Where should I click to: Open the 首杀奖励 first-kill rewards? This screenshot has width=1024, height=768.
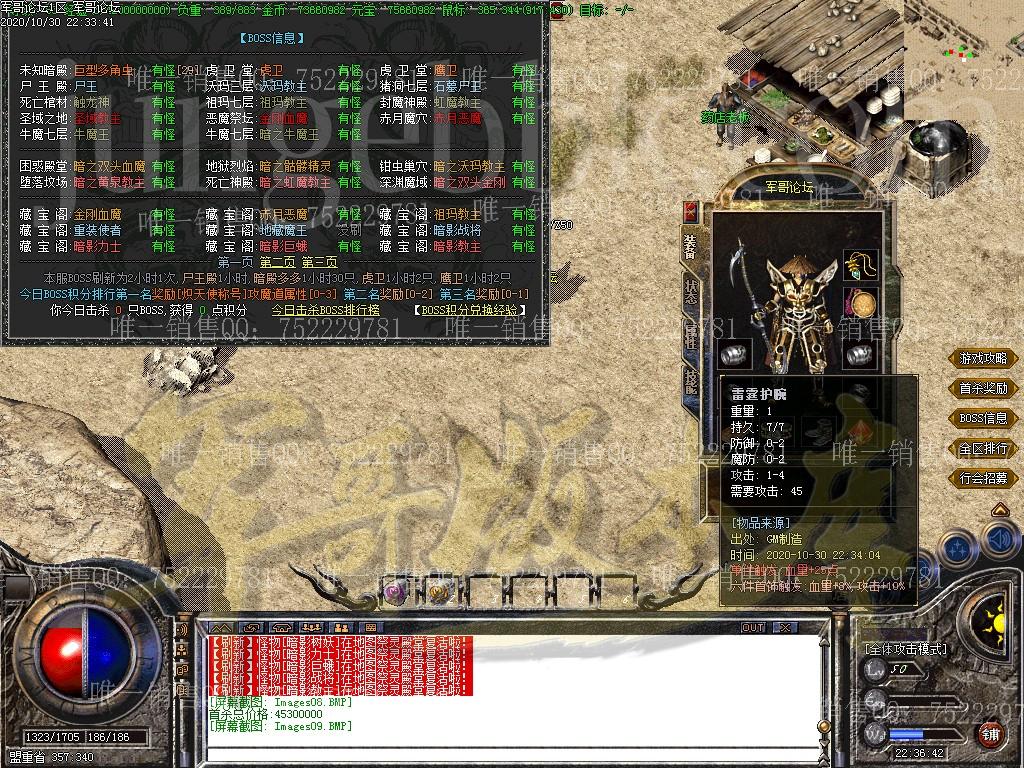pyautogui.click(x=983, y=388)
